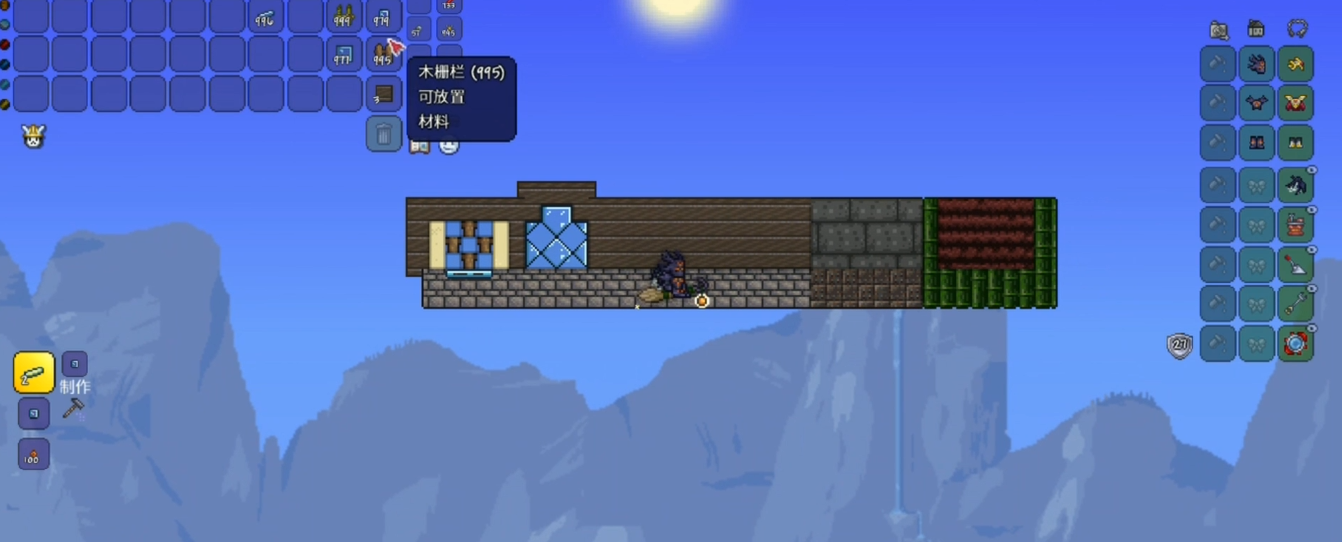Click the defense shield showing 27

pyautogui.click(x=1180, y=346)
